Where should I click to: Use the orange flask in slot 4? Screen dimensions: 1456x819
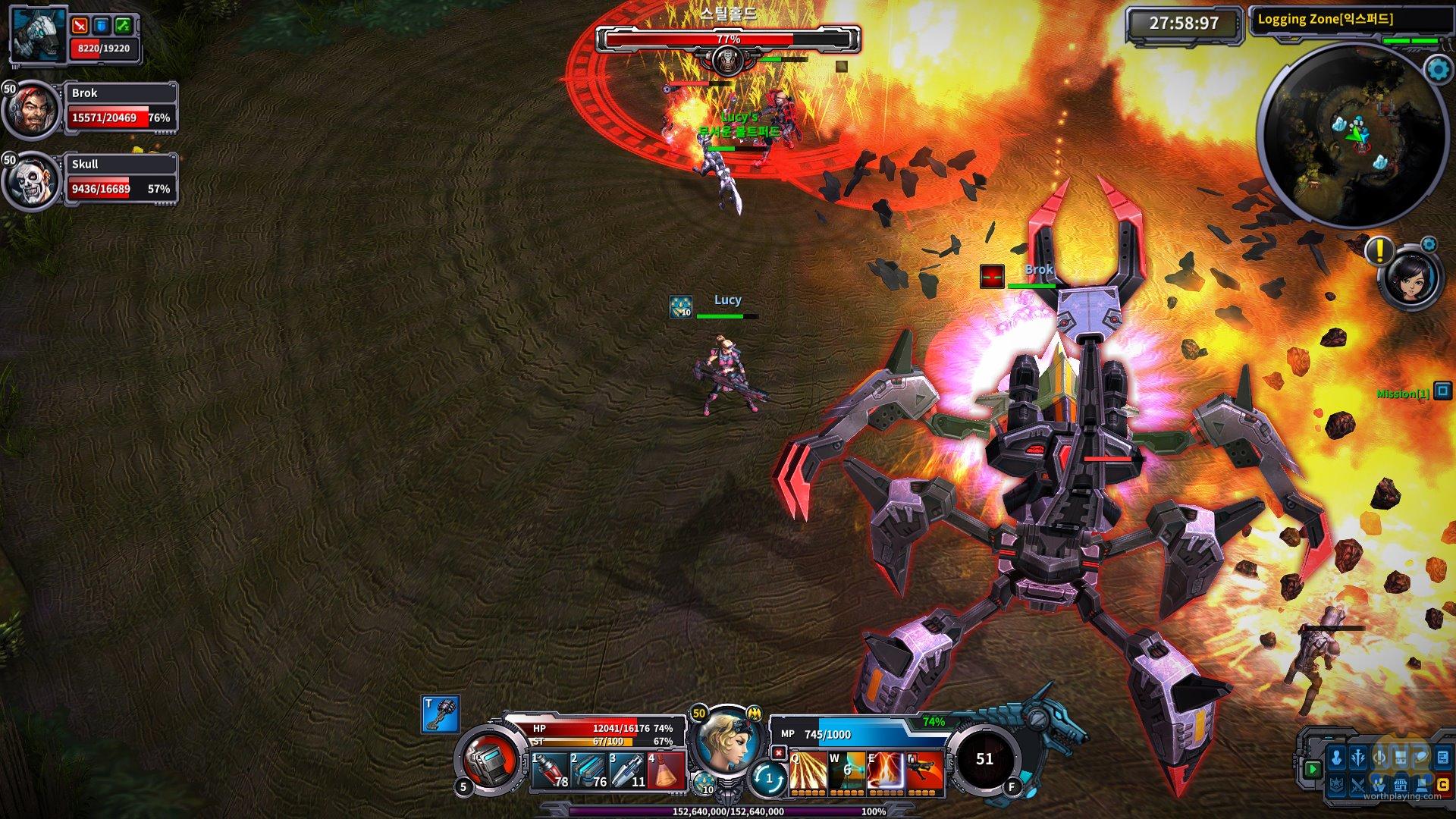point(666,770)
